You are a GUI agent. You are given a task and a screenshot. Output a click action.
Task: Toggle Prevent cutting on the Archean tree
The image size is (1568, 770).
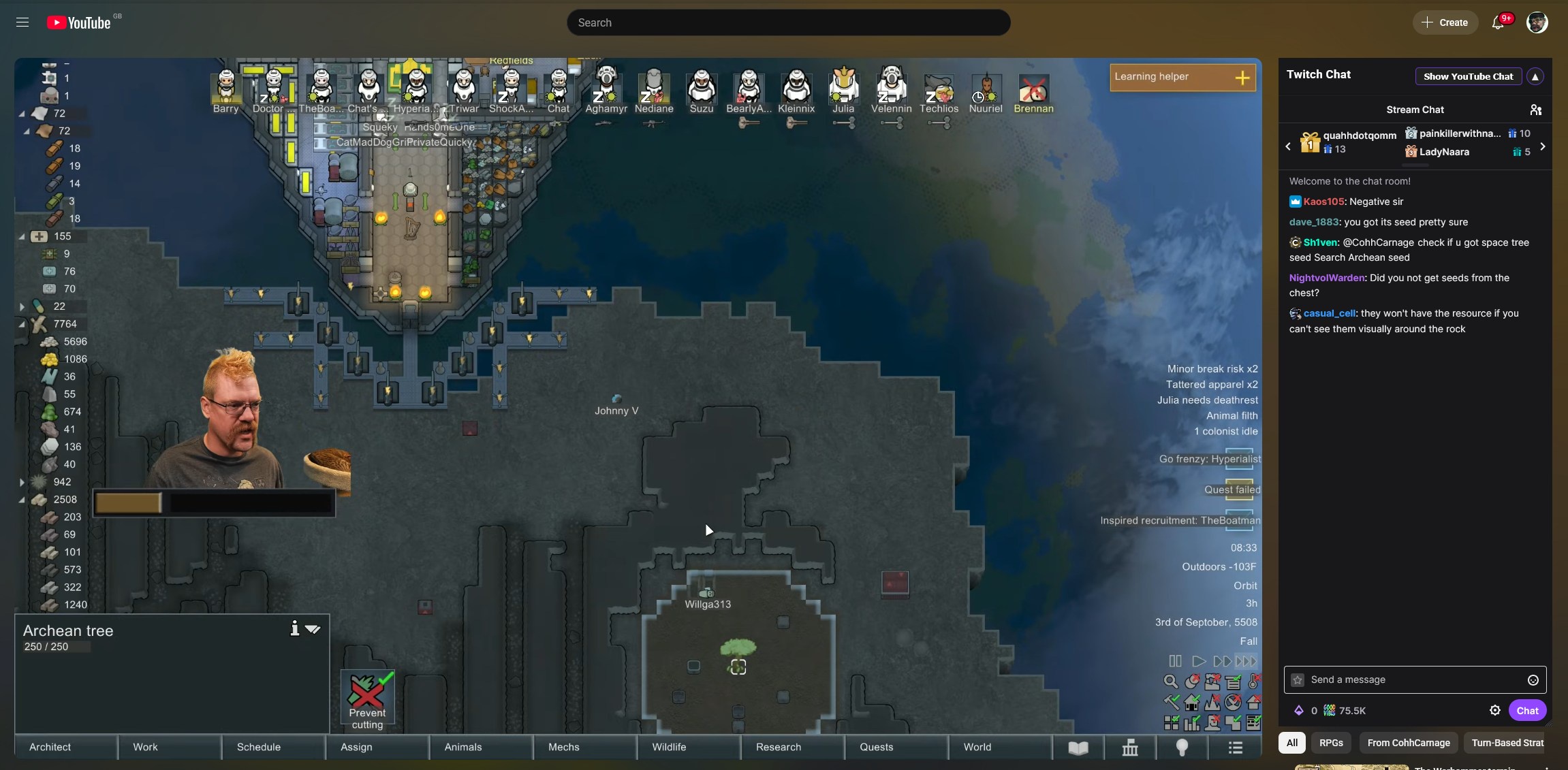point(367,699)
